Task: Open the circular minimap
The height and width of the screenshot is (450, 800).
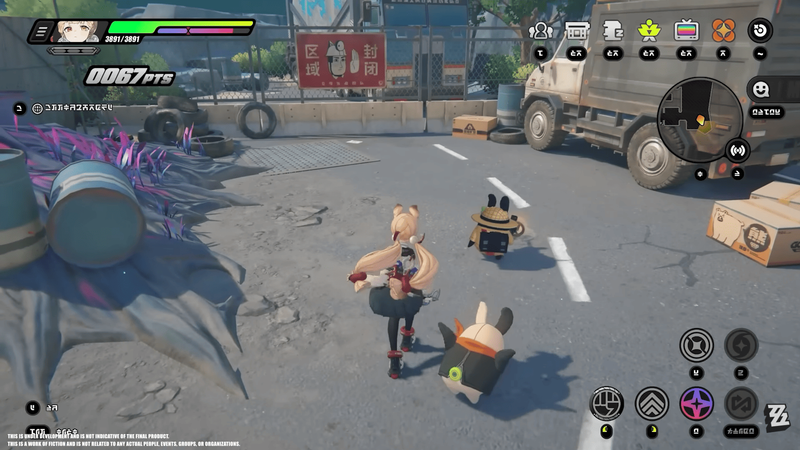Action: pos(699,119)
